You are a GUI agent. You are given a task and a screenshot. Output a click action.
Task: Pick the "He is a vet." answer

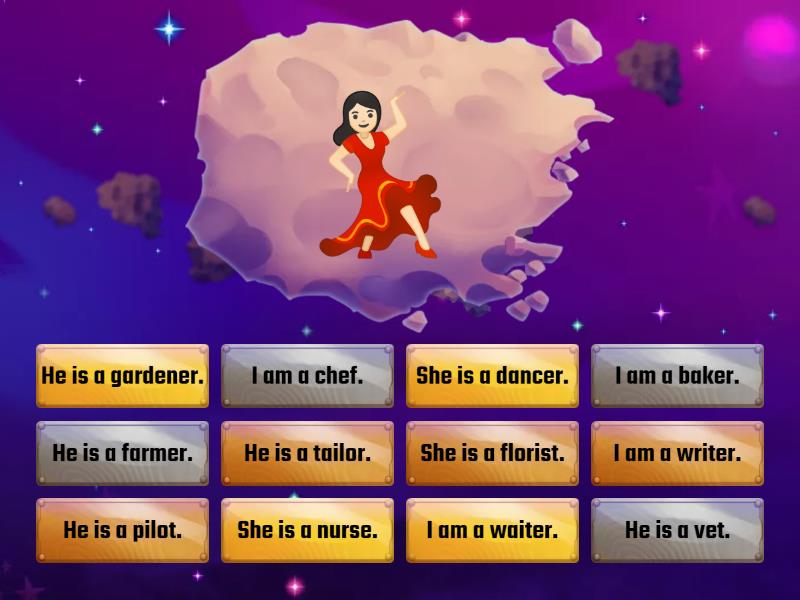point(677,530)
